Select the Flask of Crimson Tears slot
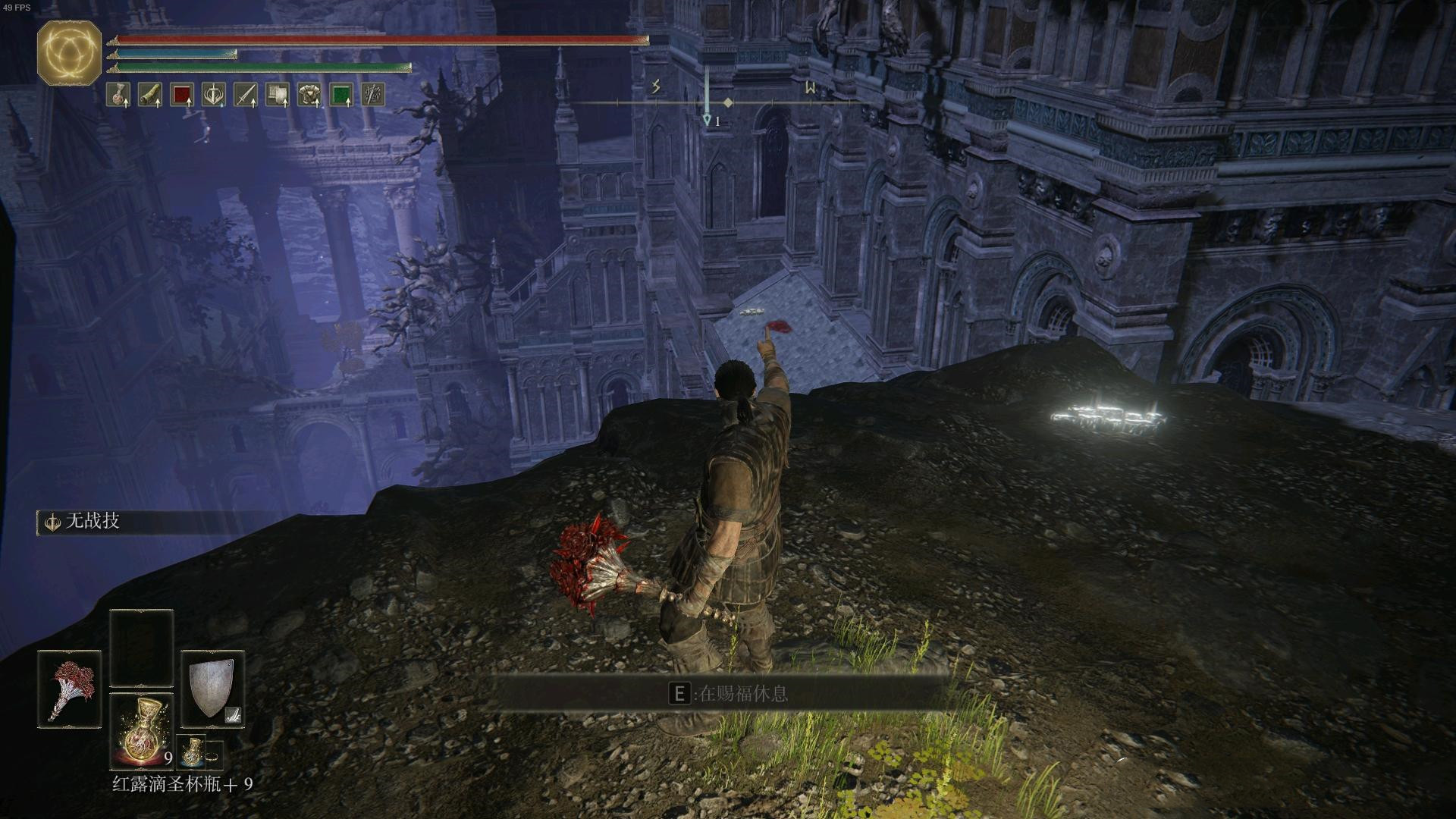Screen dimensions: 1456x819 pos(142,729)
